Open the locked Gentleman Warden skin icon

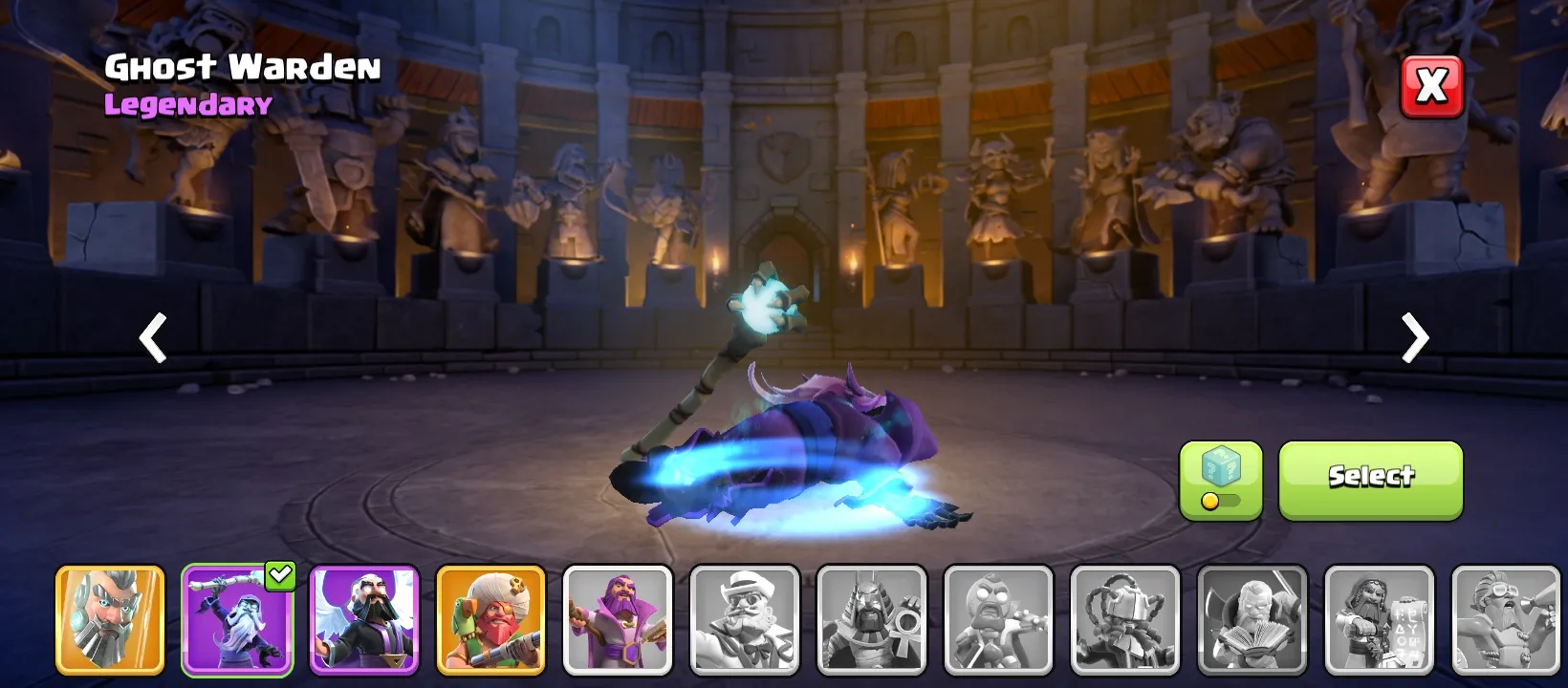point(745,621)
